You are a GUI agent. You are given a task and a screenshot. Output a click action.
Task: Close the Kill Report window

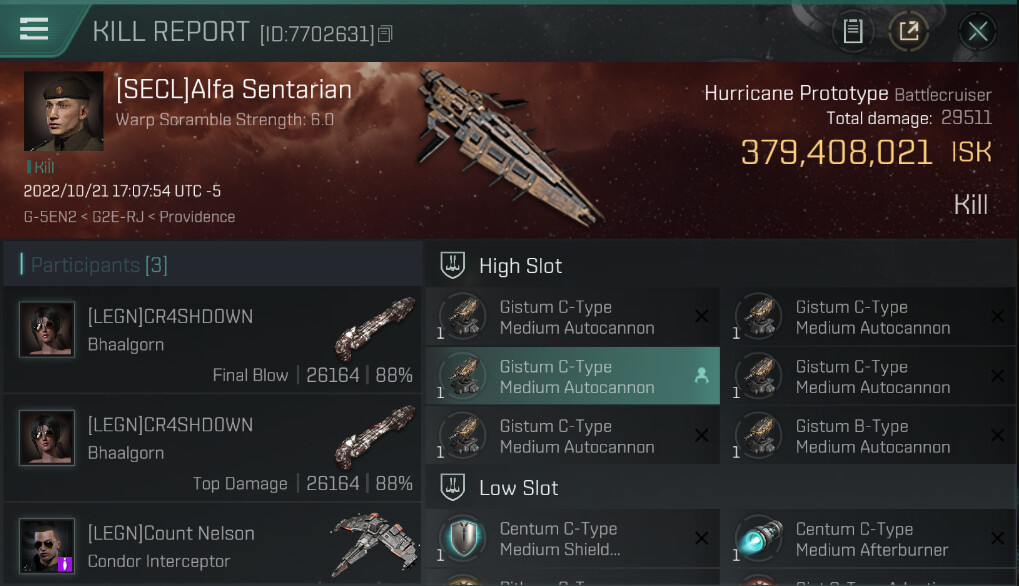(x=977, y=32)
